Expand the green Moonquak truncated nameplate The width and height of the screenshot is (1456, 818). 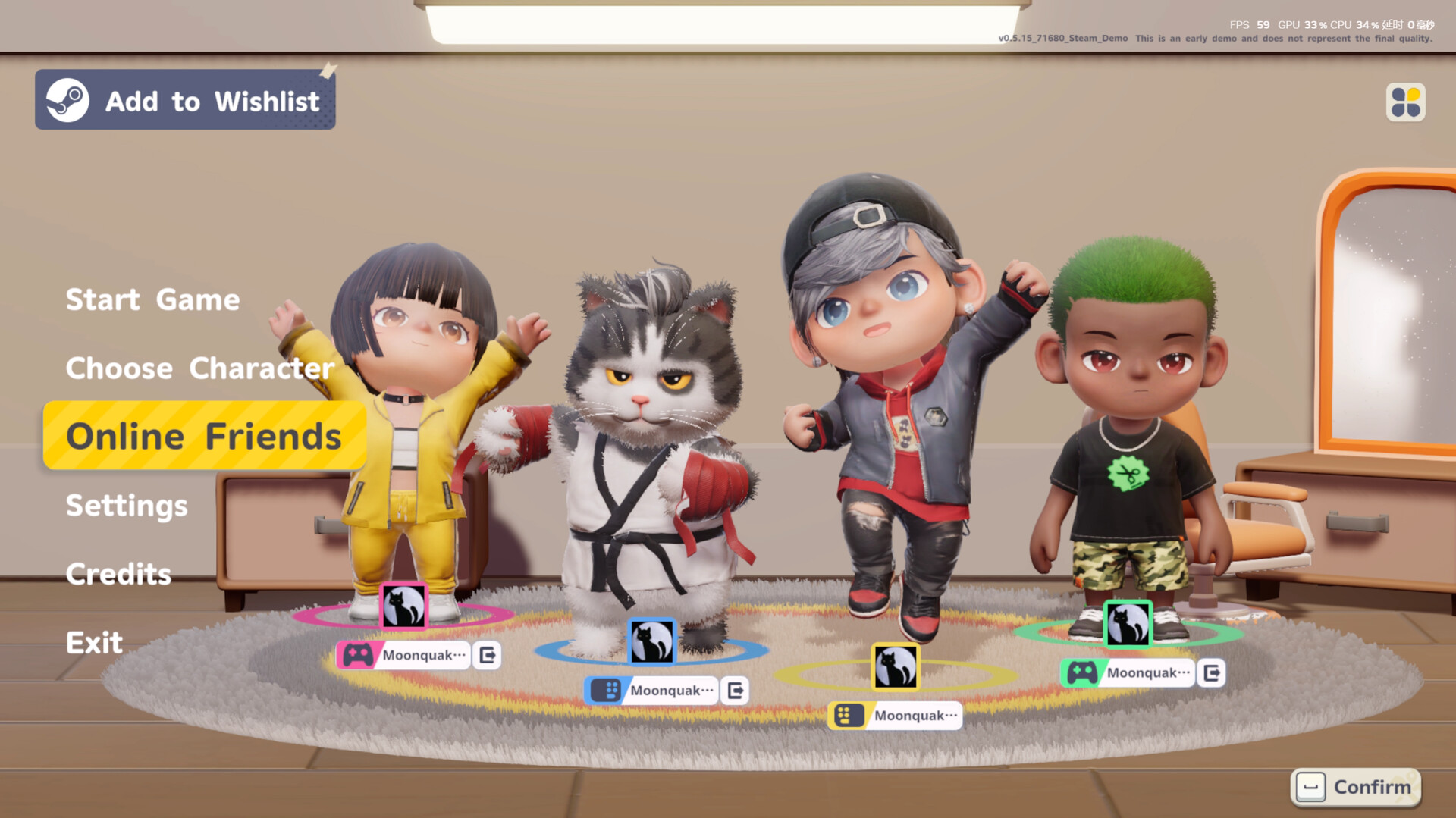[x=1147, y=673]
